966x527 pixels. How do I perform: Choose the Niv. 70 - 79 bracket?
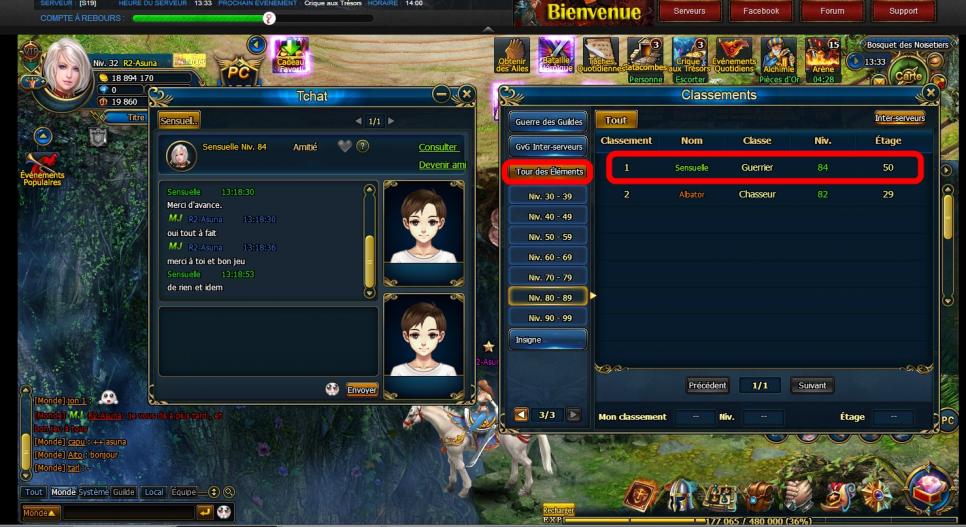point(548,277)
